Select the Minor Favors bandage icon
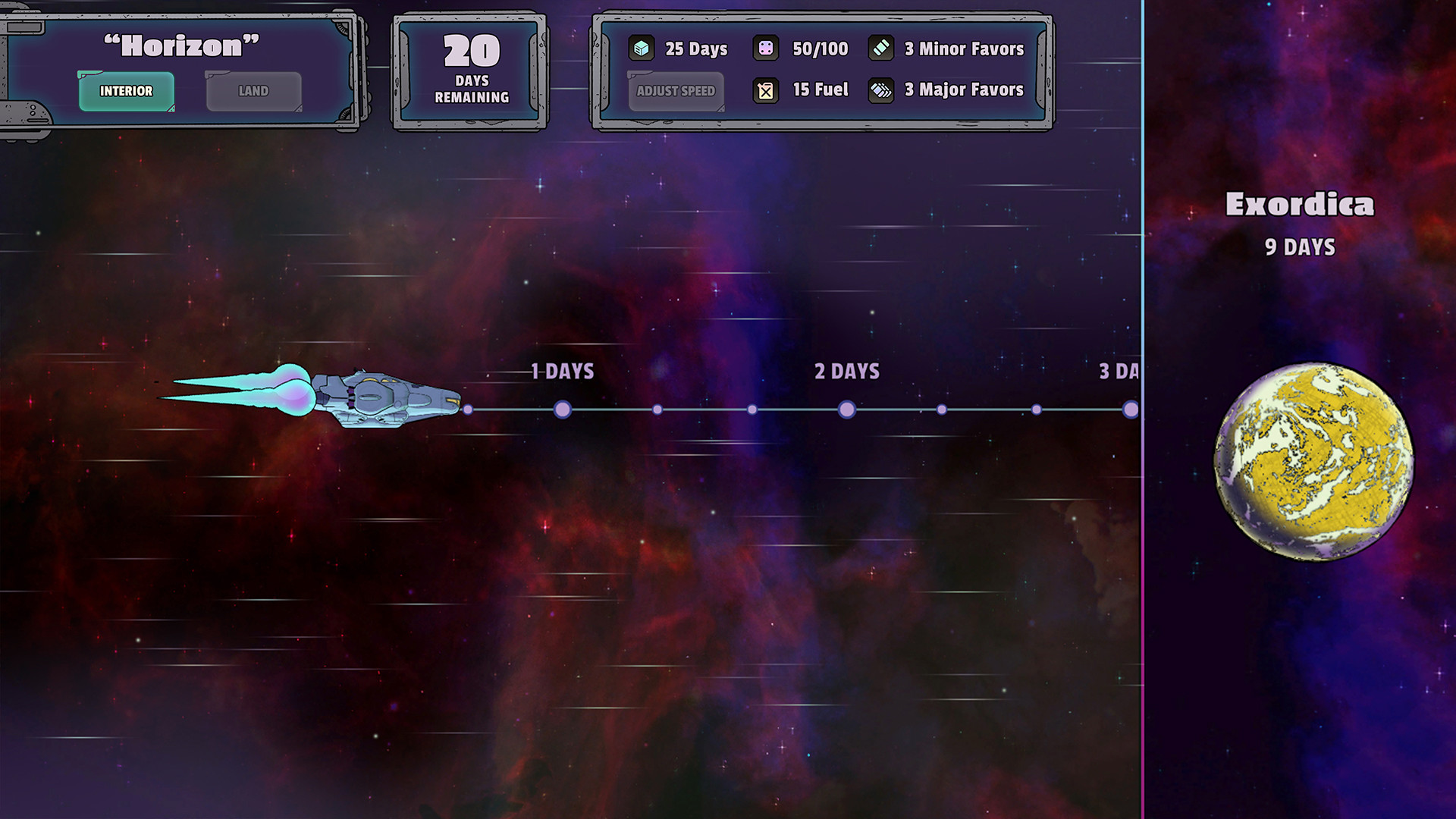 point(880,49)
